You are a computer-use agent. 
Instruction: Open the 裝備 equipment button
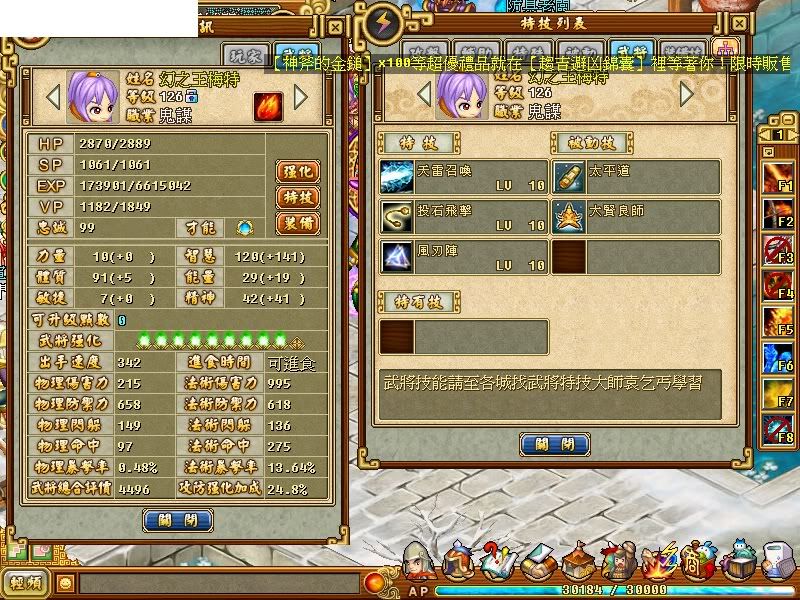click(x=297, y=223)
